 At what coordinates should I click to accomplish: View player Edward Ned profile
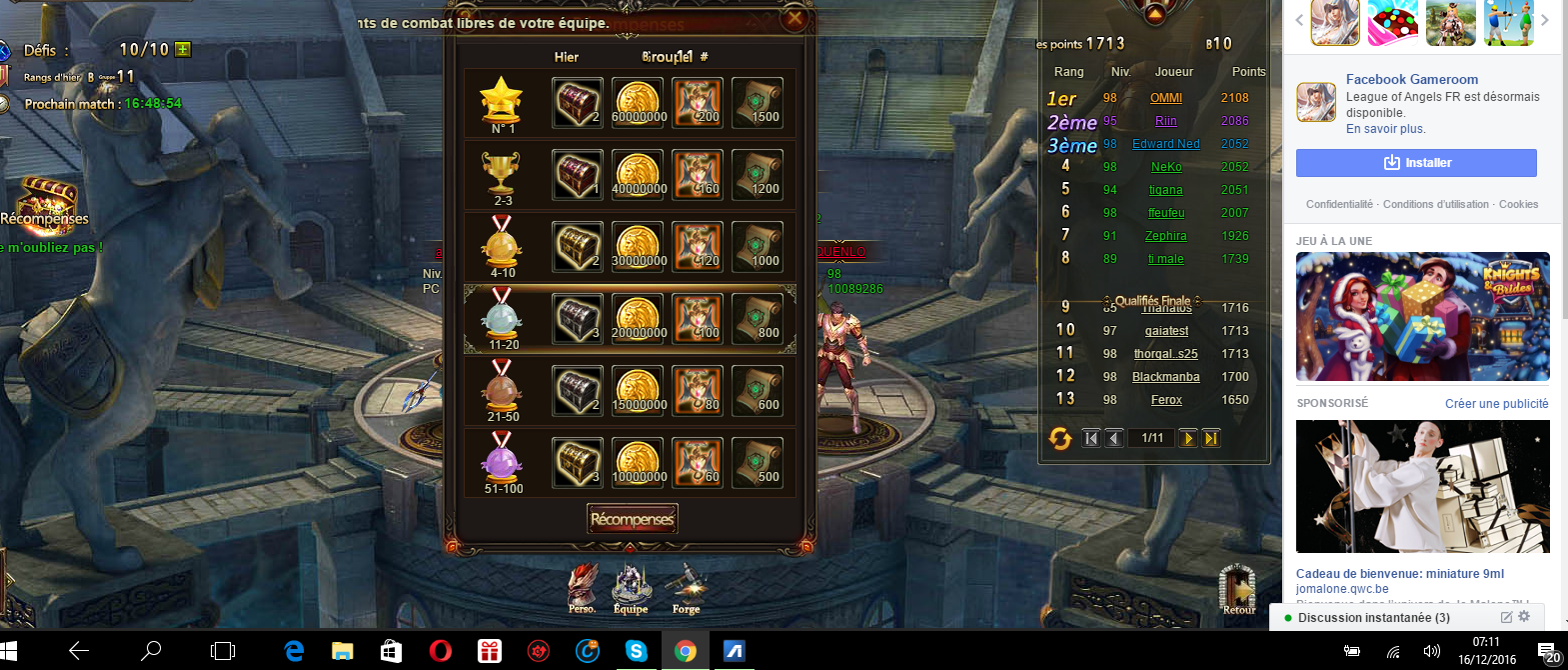pyautogui.click(x=1166, y=144)
